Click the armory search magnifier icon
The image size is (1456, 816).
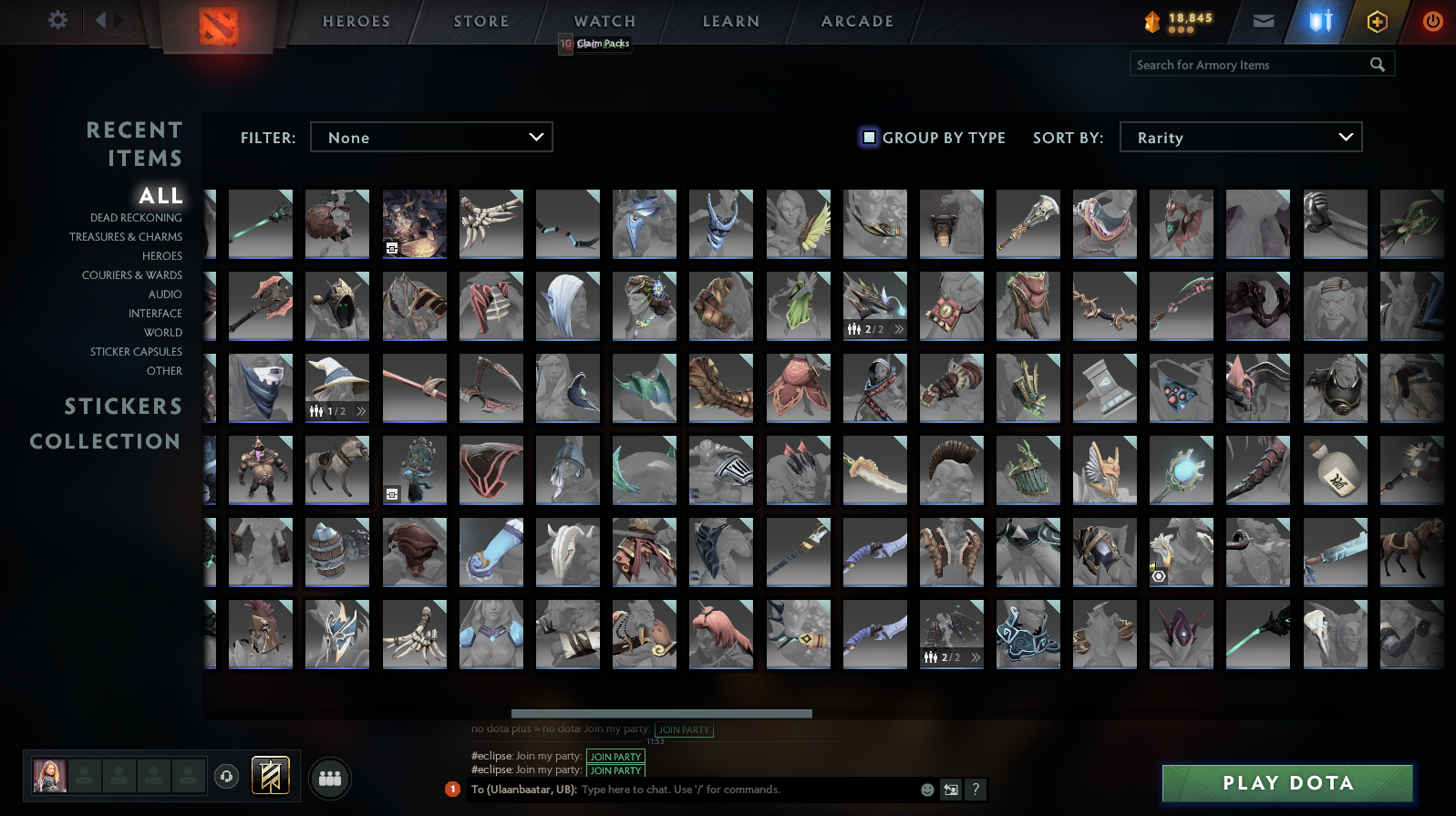pos(1377,65)
